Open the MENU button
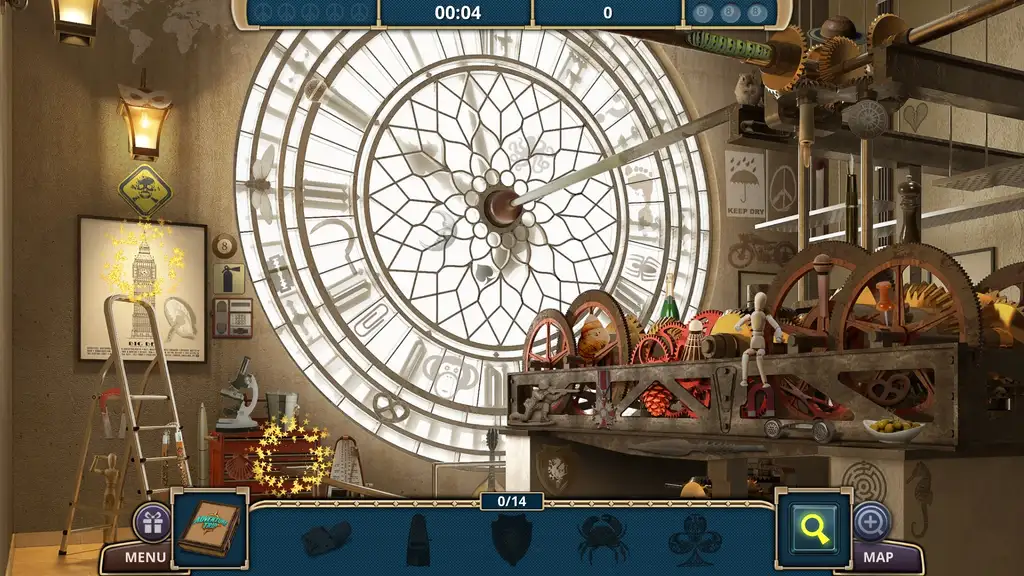The width and height of the screenshot is (1024, 576). click(x=146, y=557)
